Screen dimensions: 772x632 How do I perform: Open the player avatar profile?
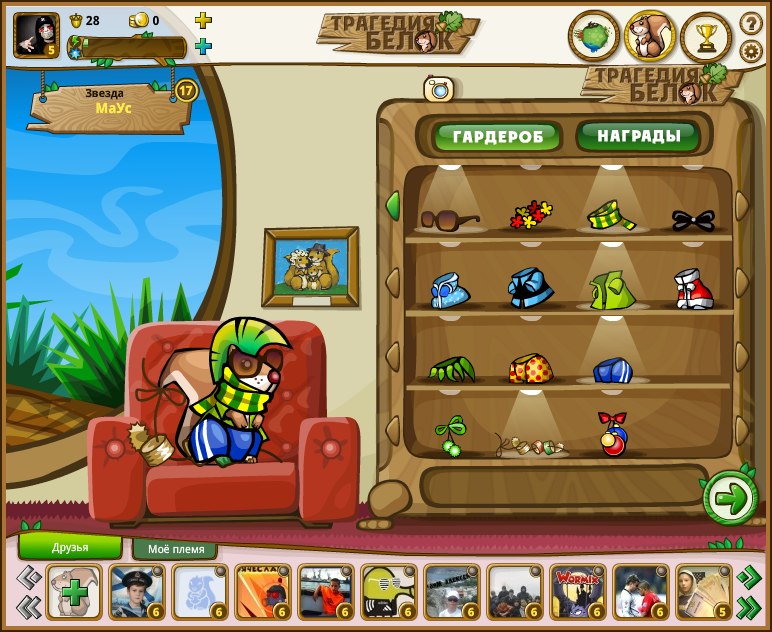click(x=36, y=35)
